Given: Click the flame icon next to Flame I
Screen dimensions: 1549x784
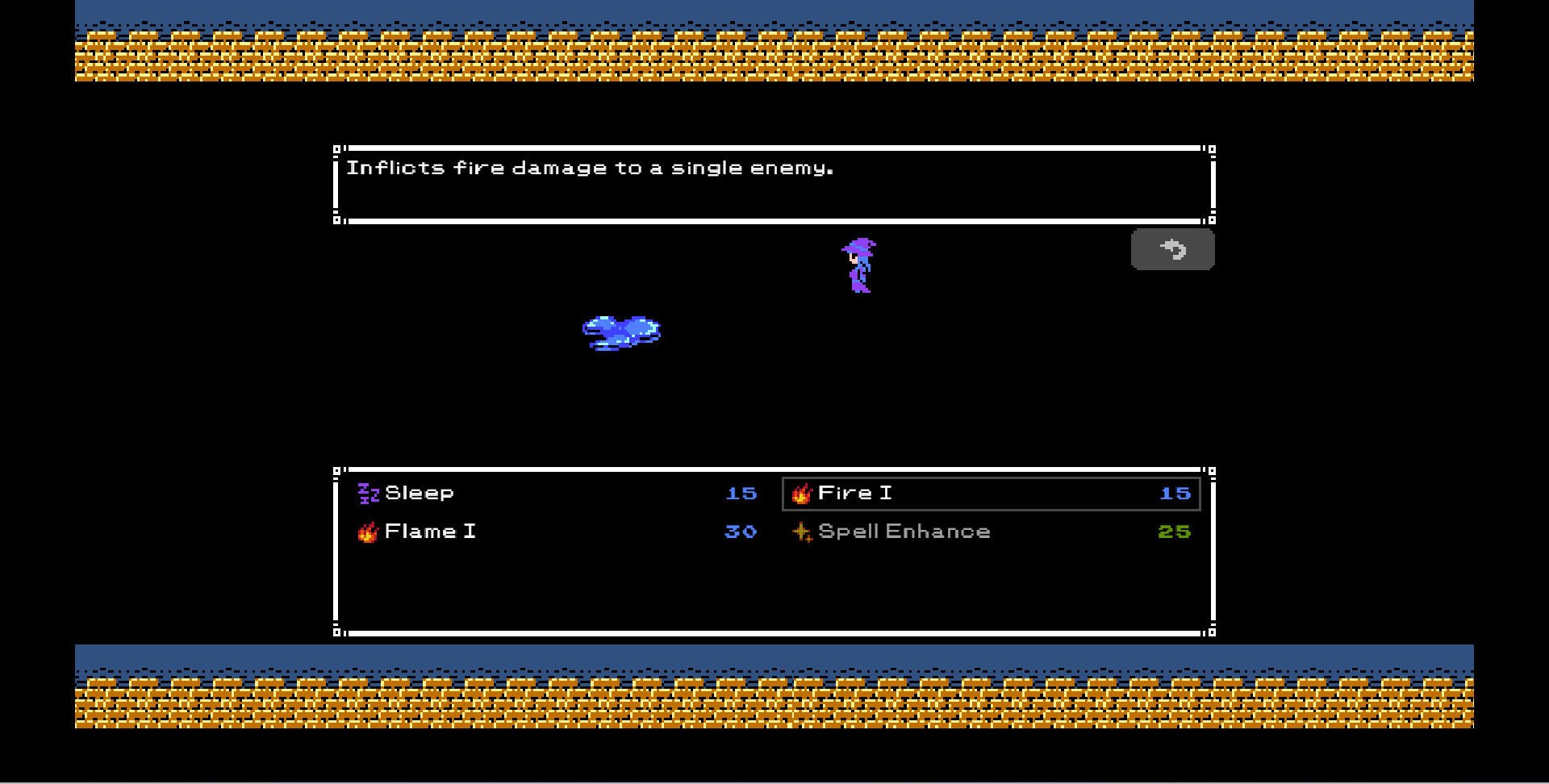Looking at the screenshot, I should (368, 532).
